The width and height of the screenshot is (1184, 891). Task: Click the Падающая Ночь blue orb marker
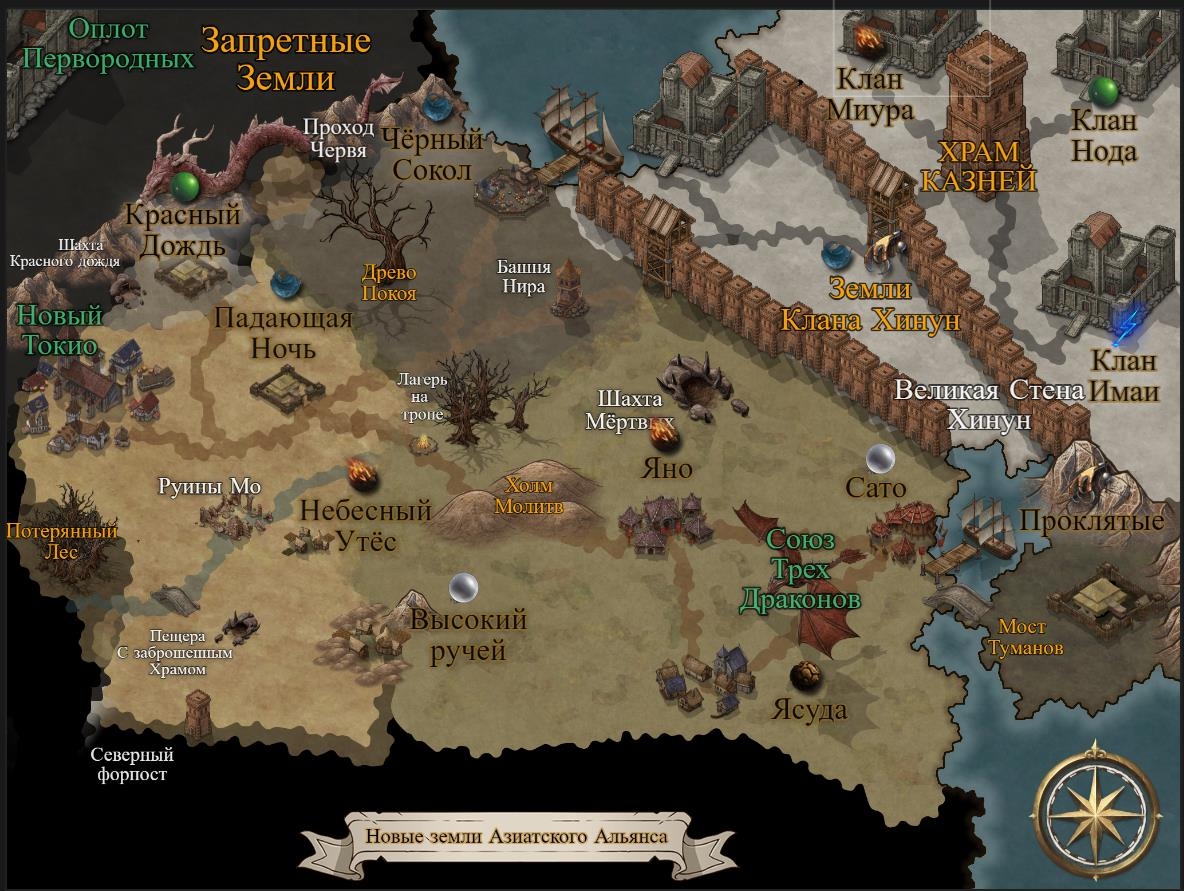click(285, 285)
